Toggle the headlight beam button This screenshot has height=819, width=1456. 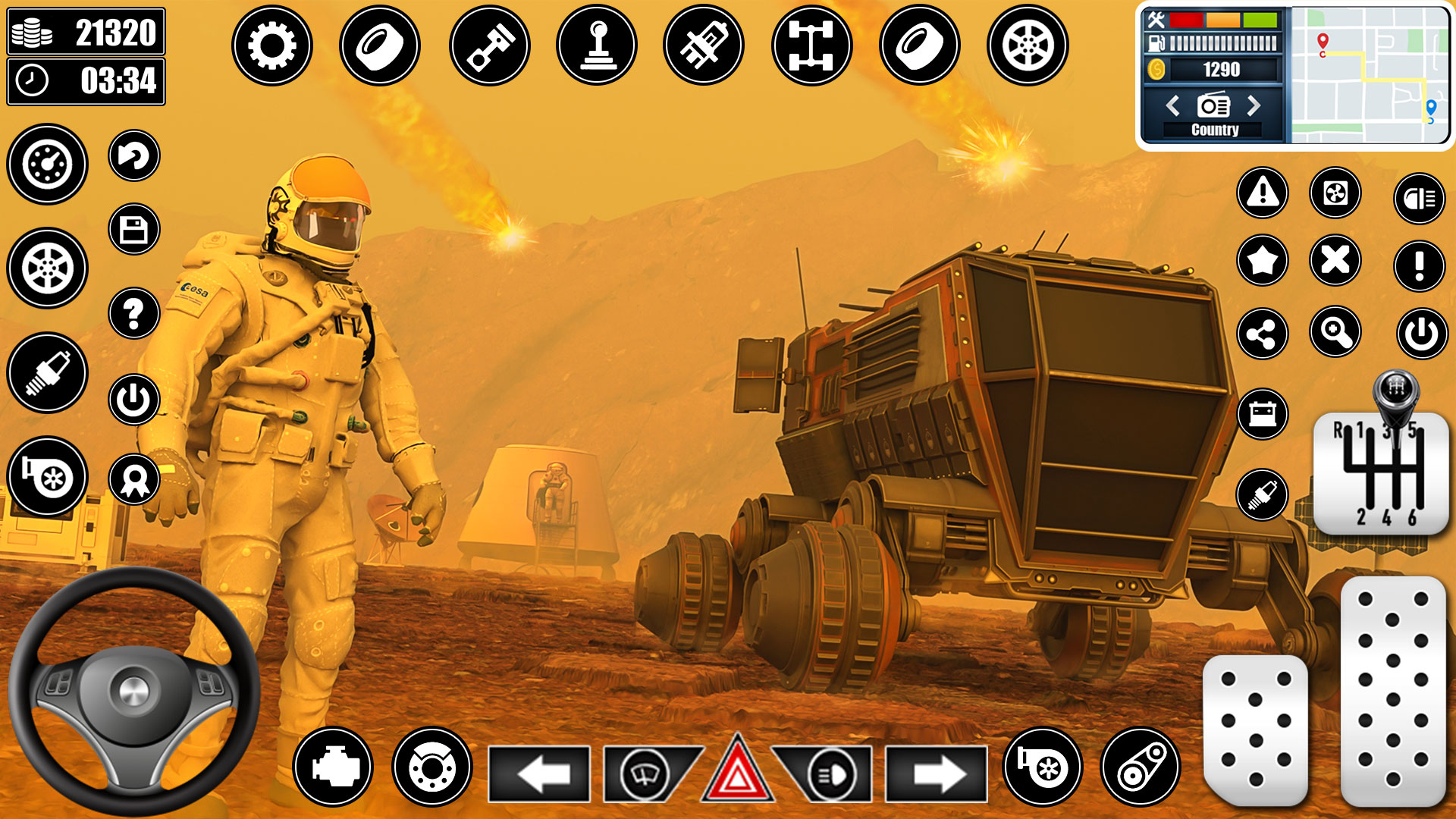(1419, 199)
